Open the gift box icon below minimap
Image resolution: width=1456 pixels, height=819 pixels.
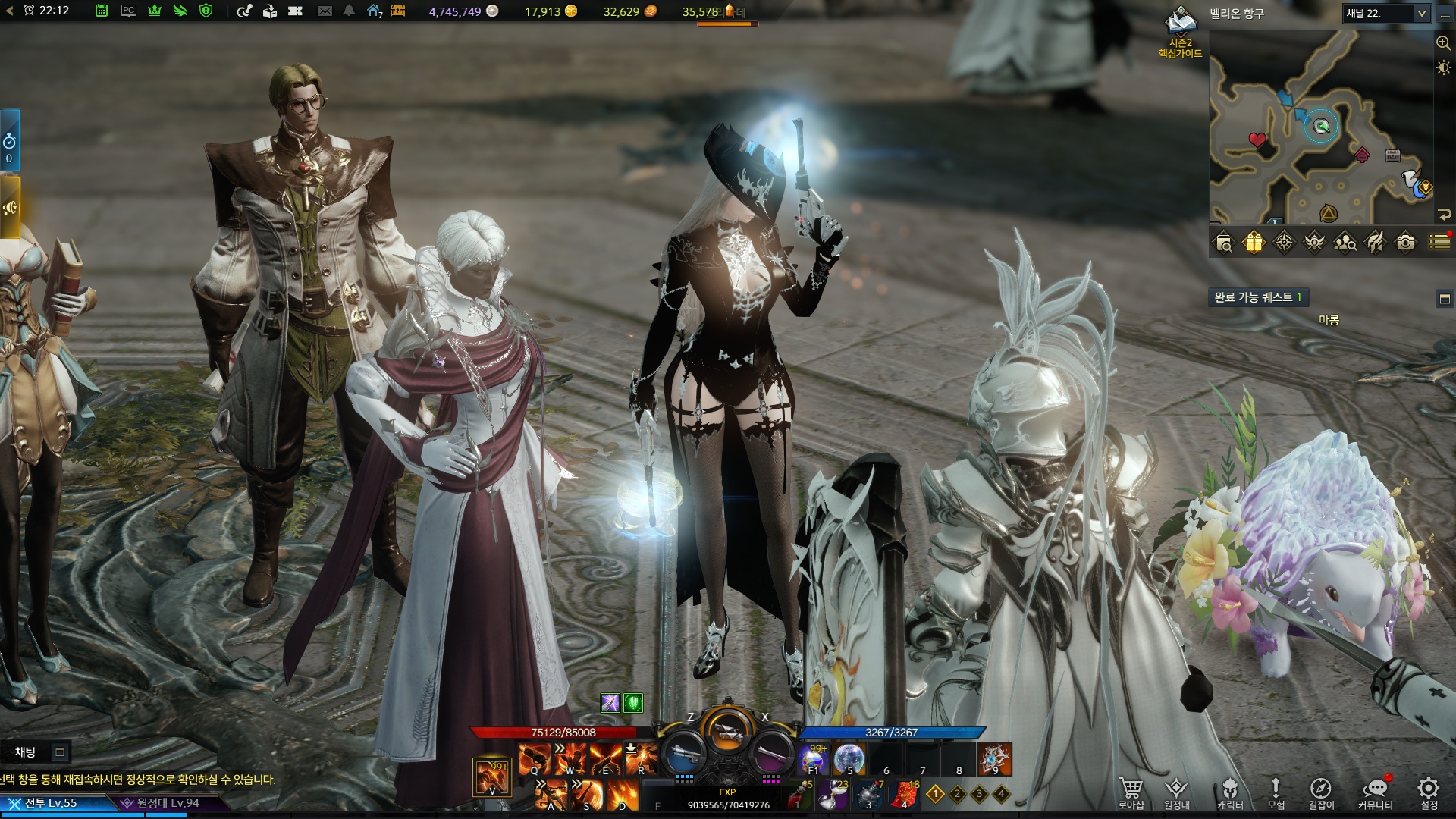click(1254, 243)
